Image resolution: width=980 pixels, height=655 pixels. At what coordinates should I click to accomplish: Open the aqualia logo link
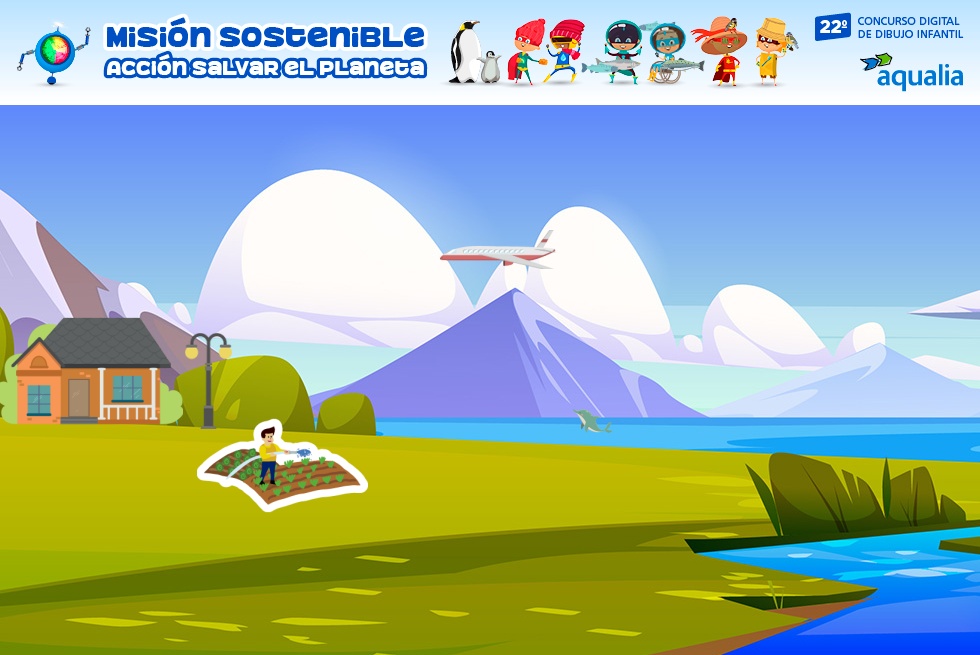click(x=911, y=71)
